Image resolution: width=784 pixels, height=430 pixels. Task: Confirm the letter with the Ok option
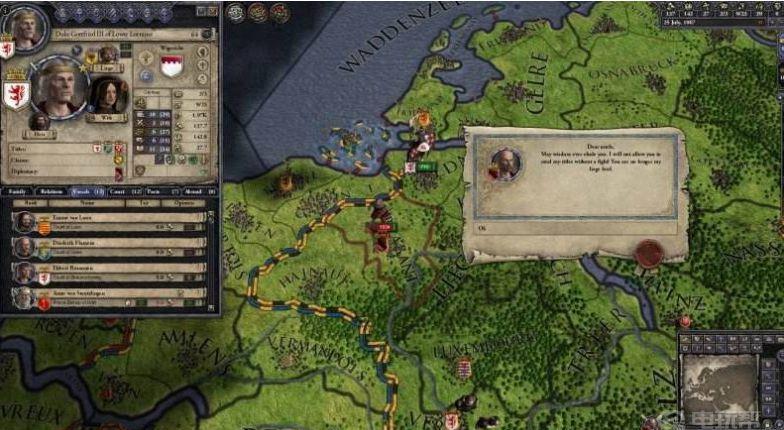(480, 228)
